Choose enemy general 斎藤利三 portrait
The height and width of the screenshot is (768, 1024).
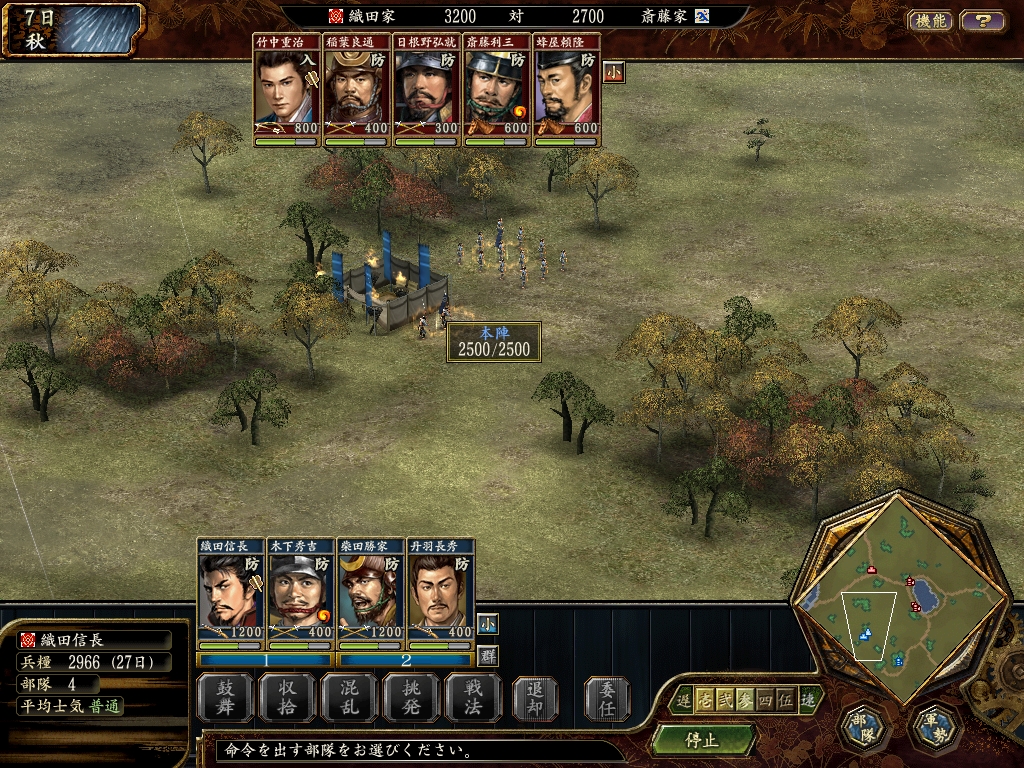pos(497,90)
